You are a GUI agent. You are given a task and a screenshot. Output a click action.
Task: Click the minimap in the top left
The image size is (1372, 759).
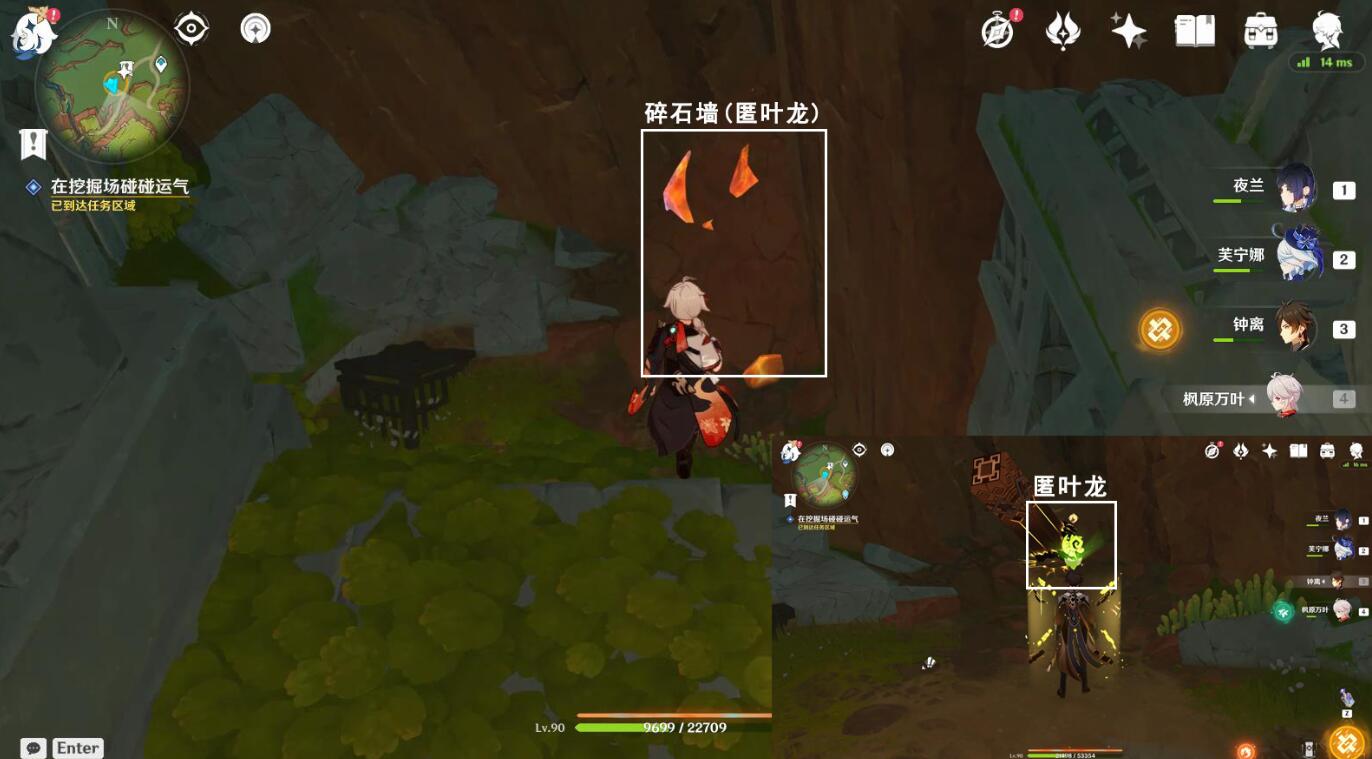pyautogui.click(x=110, y=85)
